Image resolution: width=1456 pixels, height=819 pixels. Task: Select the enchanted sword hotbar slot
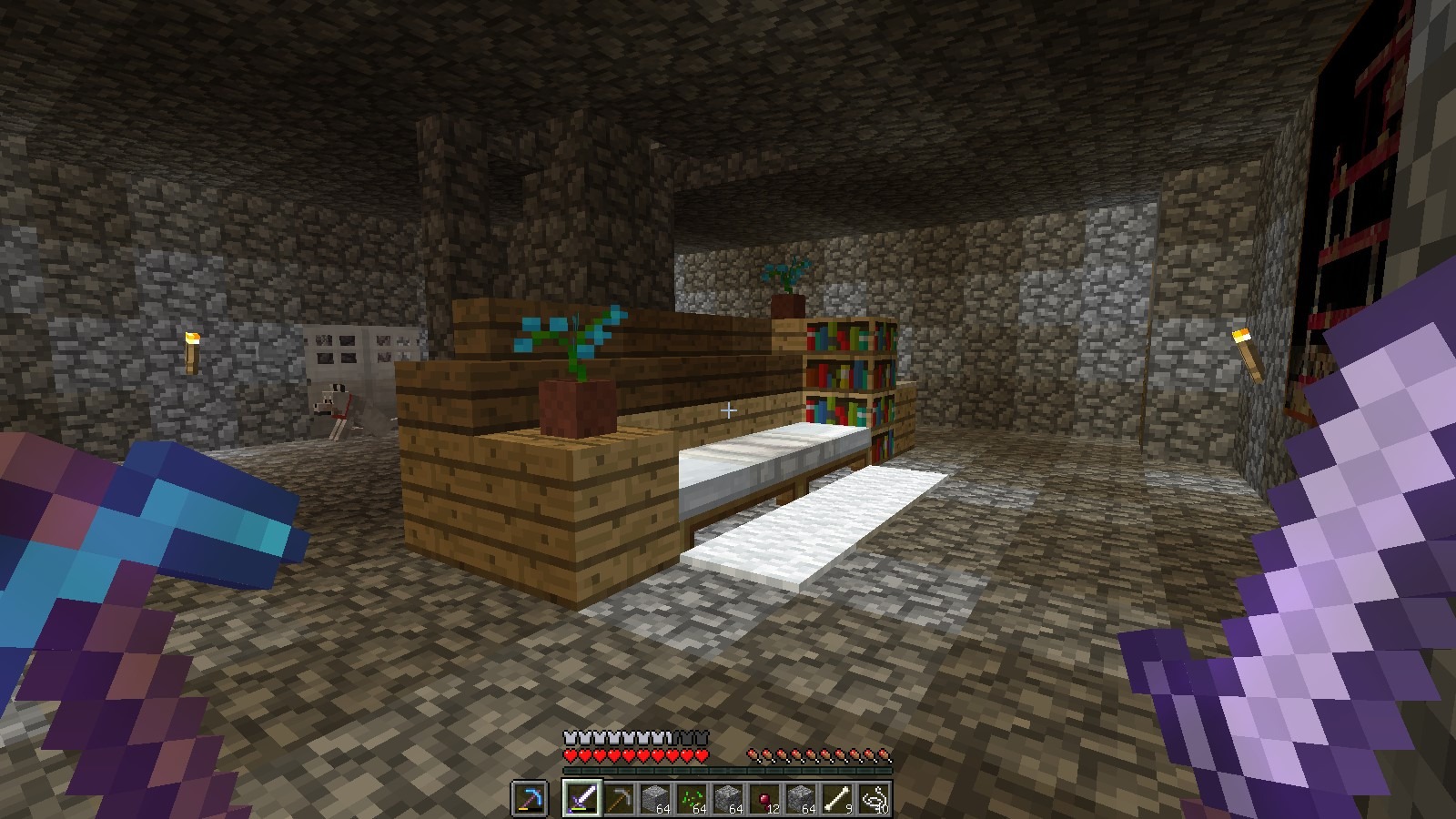click(581, 799)
